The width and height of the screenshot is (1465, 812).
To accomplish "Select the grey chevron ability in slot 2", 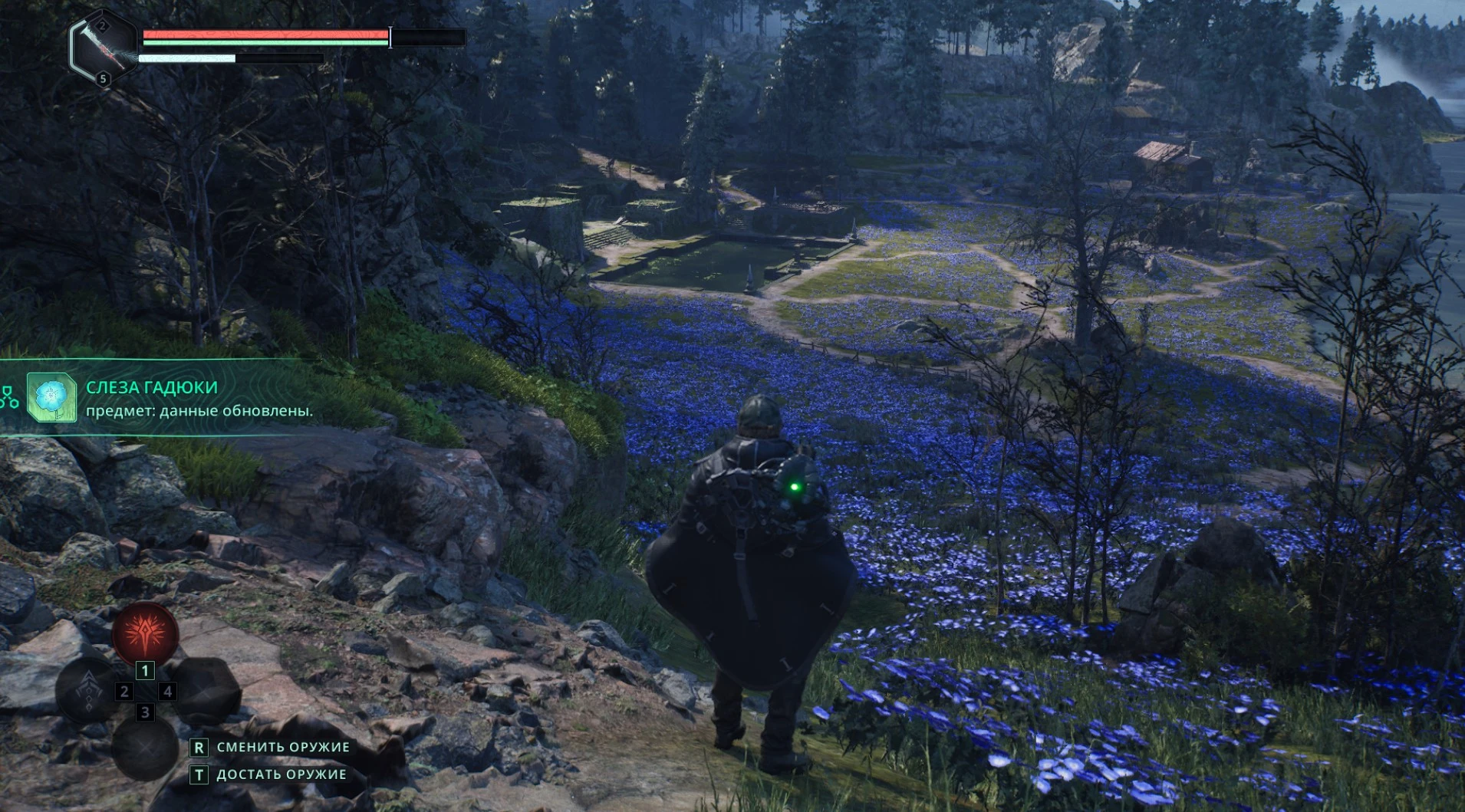I will click(89, 689).
